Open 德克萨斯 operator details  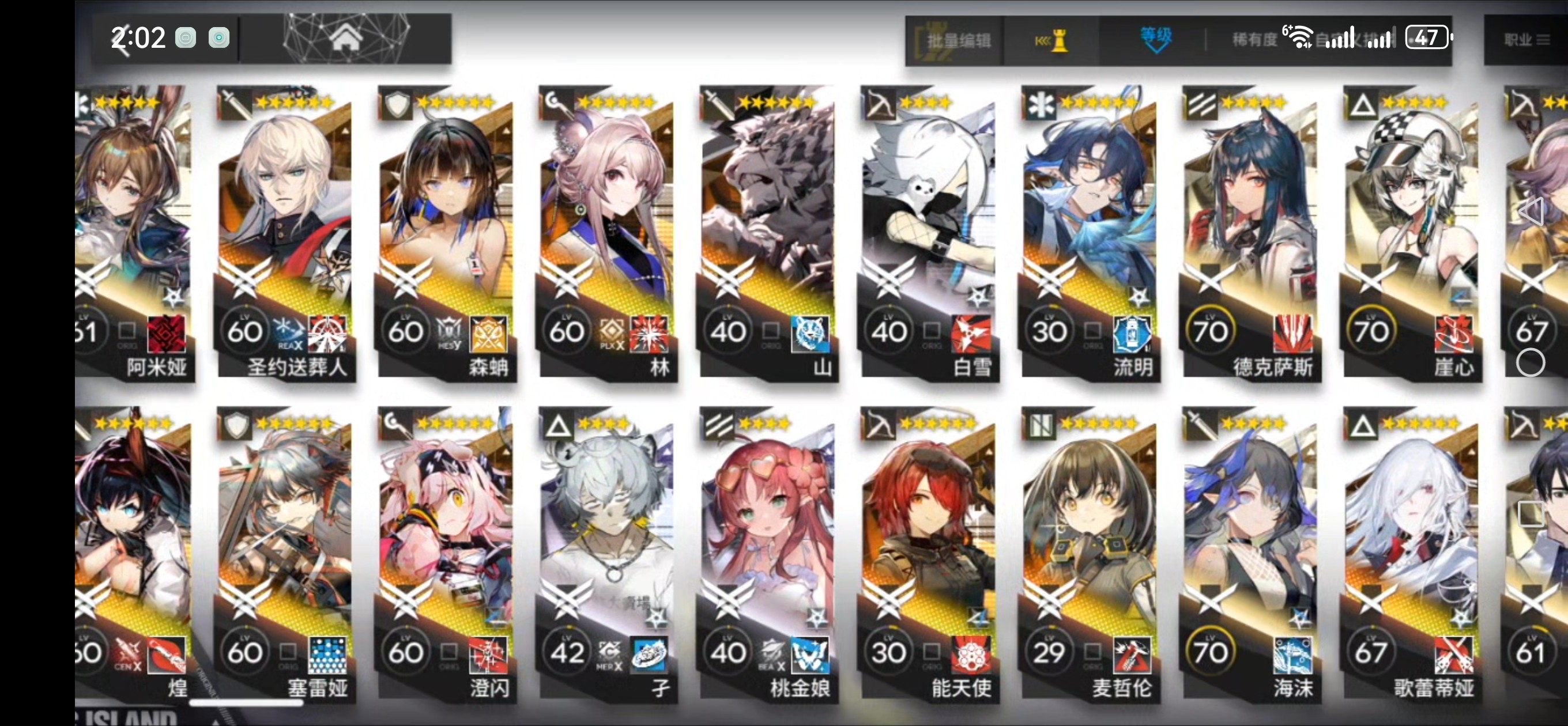tap(1250, 234)
